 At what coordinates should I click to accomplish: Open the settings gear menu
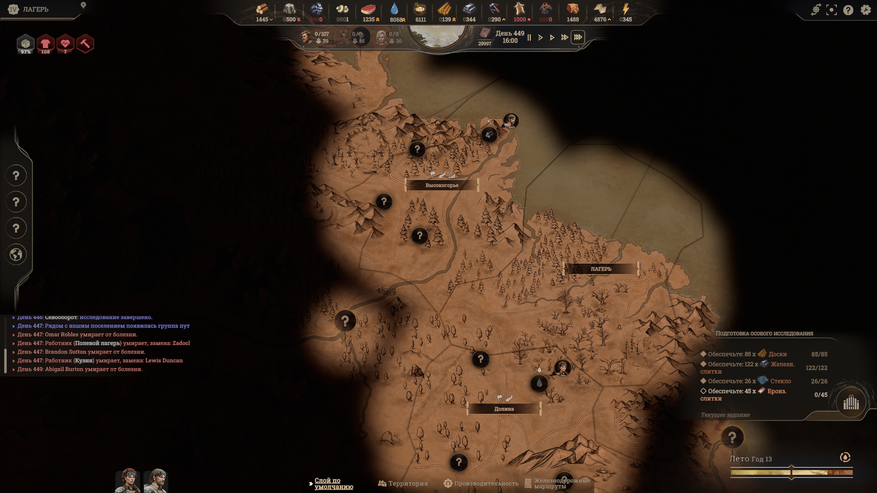[866, 10]
